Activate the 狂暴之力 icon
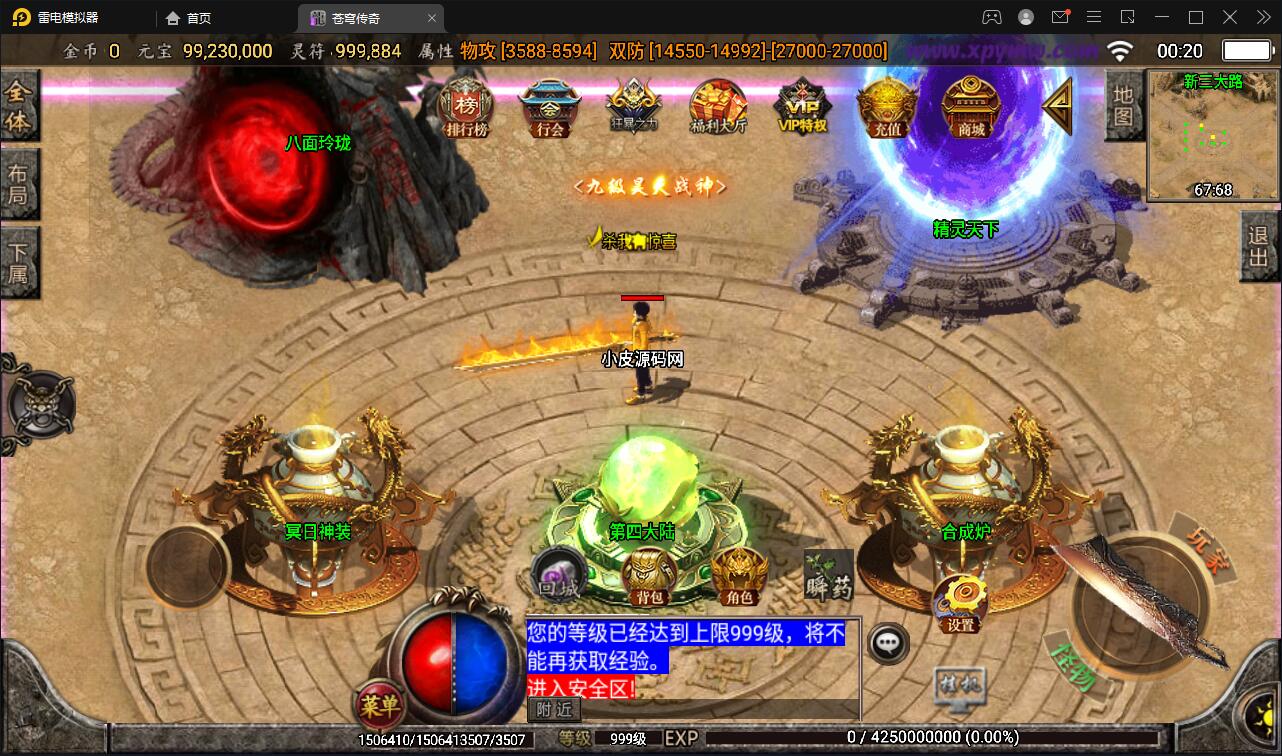 634,108
